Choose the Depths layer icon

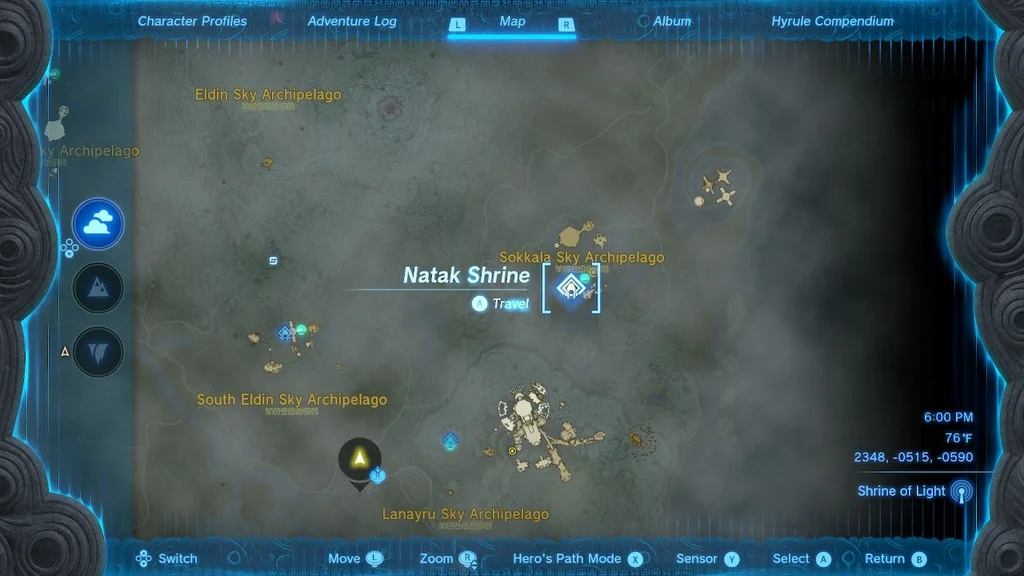(98, 352)
